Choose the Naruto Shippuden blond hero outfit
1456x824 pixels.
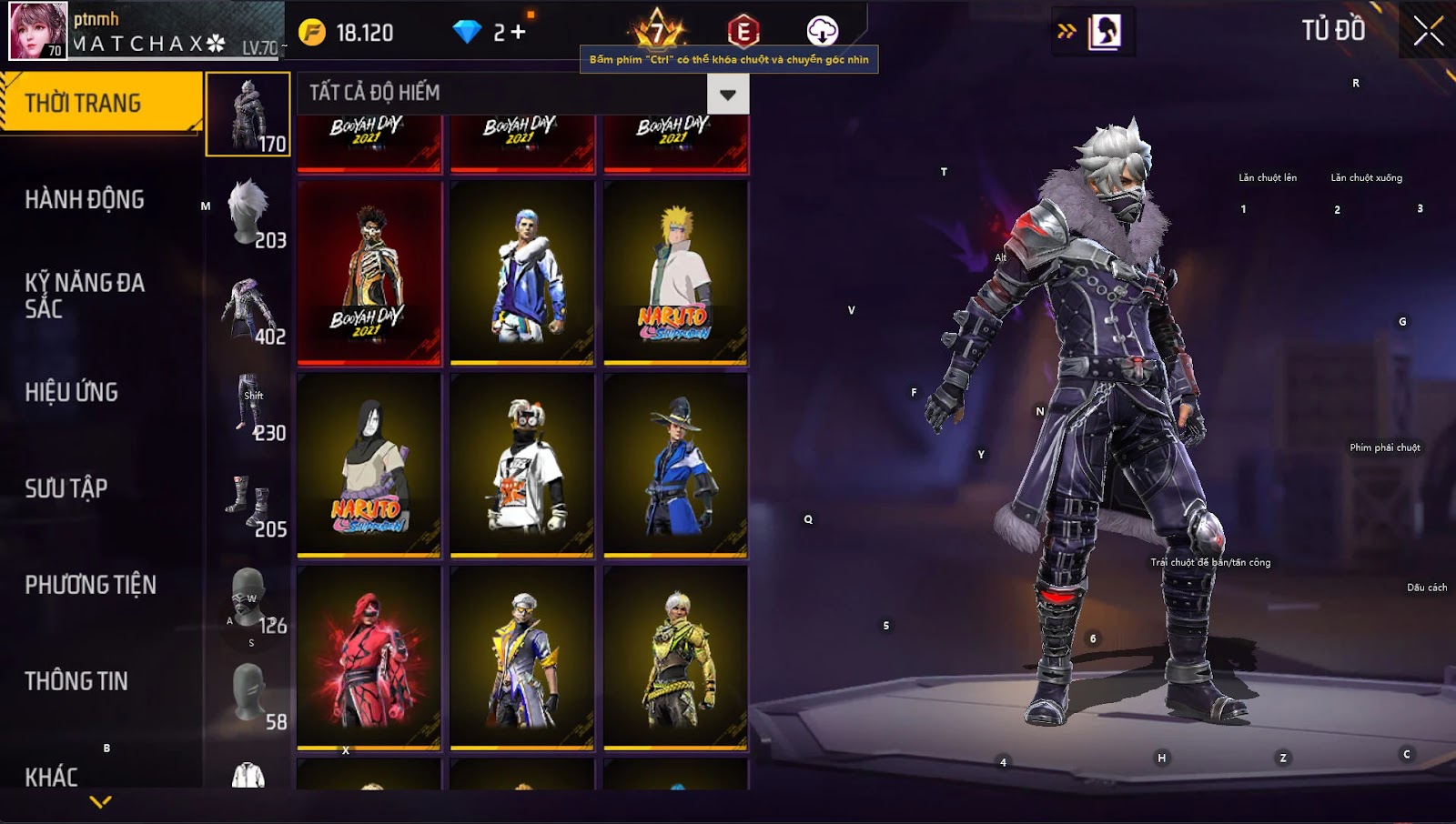pos(675,273)
